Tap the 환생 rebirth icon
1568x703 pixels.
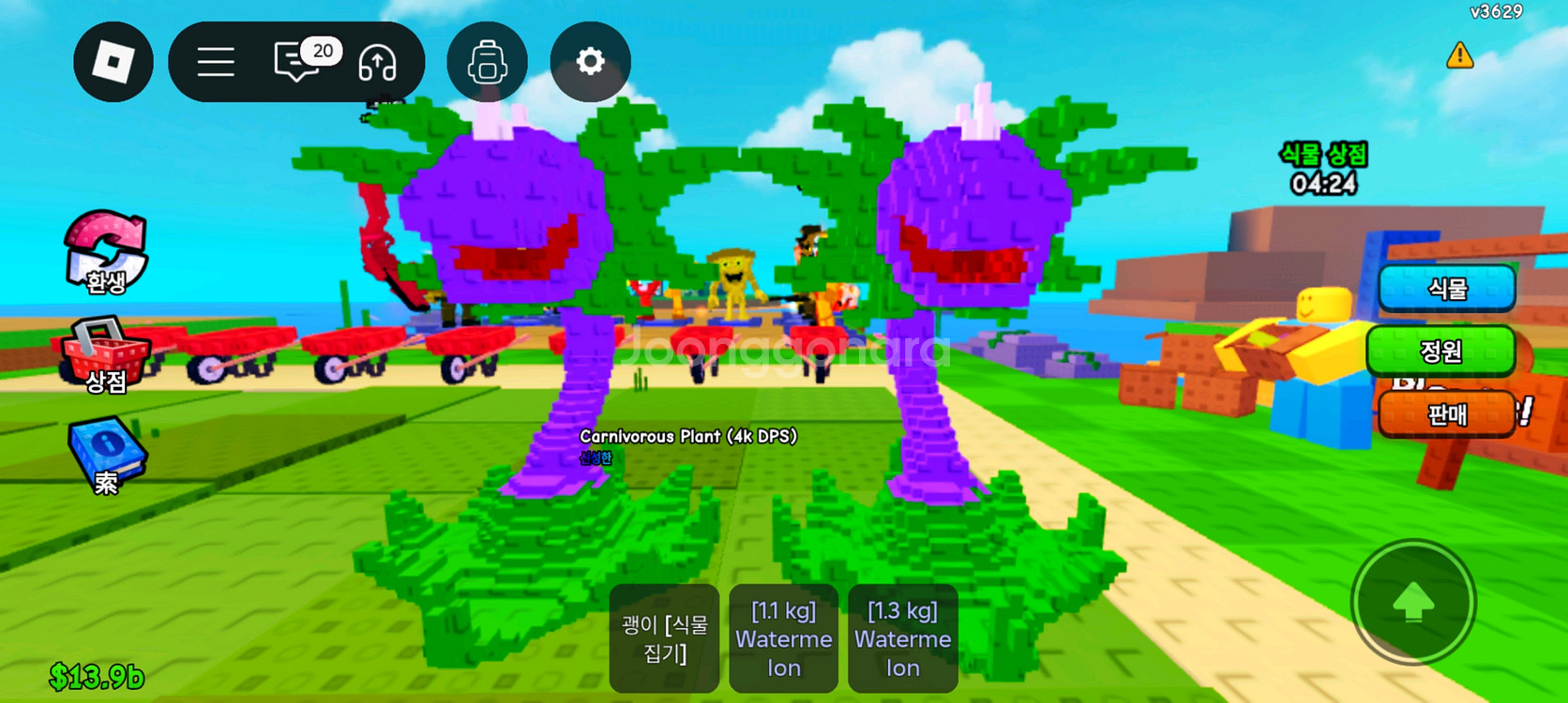coord(106,252)
